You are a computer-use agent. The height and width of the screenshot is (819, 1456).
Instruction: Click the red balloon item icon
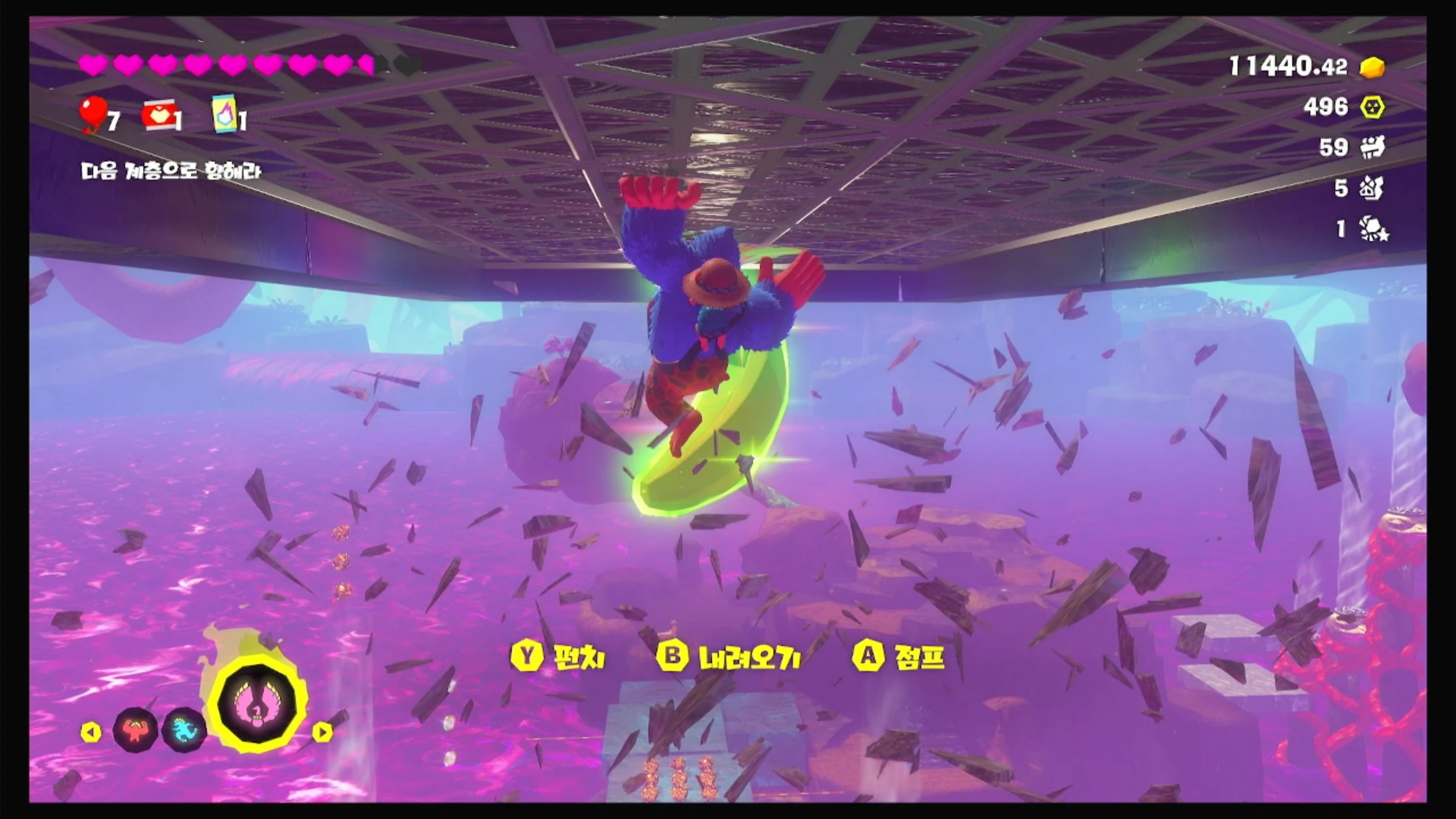(94, 114)
